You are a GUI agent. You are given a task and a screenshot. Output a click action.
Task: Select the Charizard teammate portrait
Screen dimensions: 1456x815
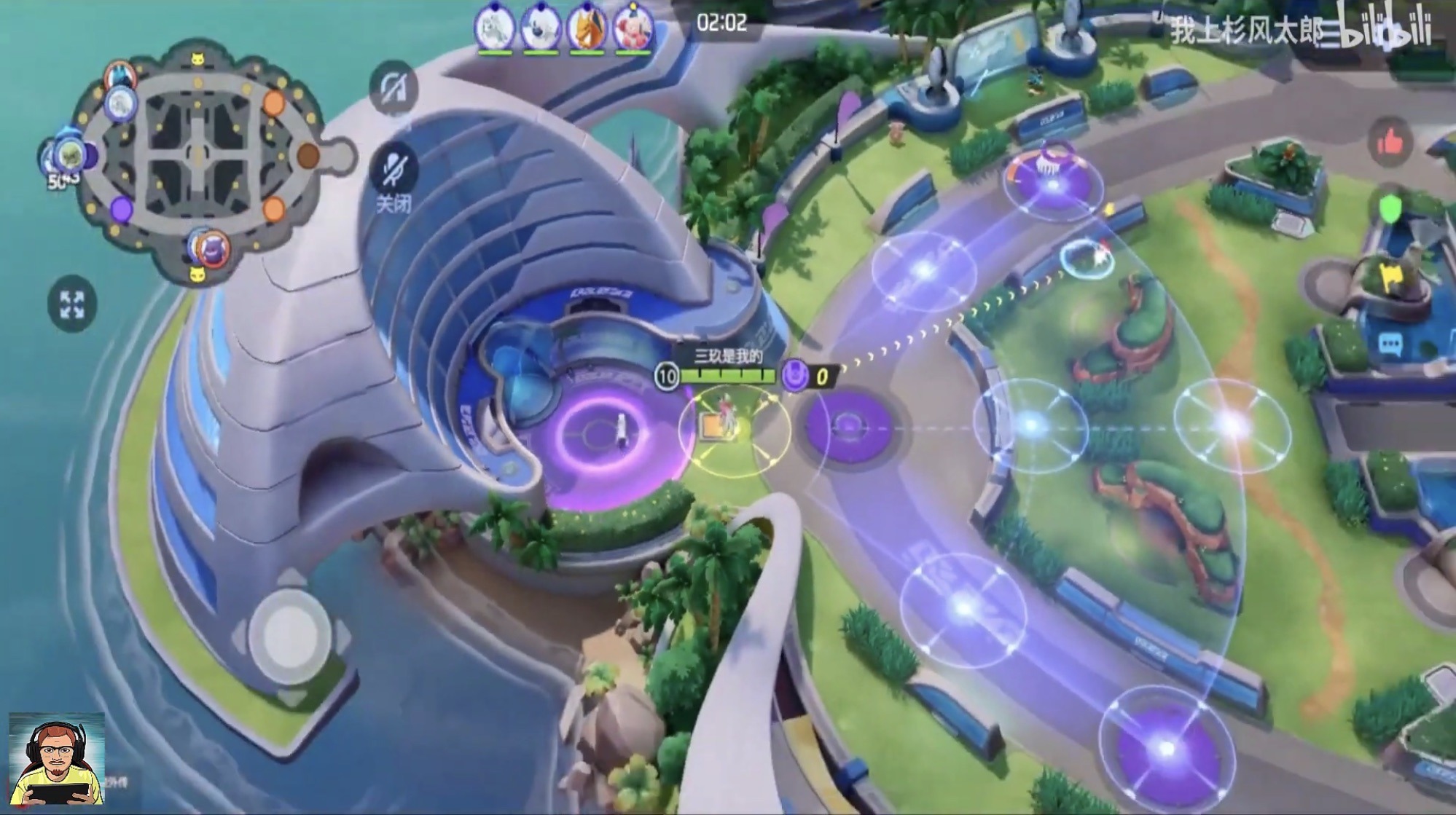pyautogui.click(x=587, y=29)
